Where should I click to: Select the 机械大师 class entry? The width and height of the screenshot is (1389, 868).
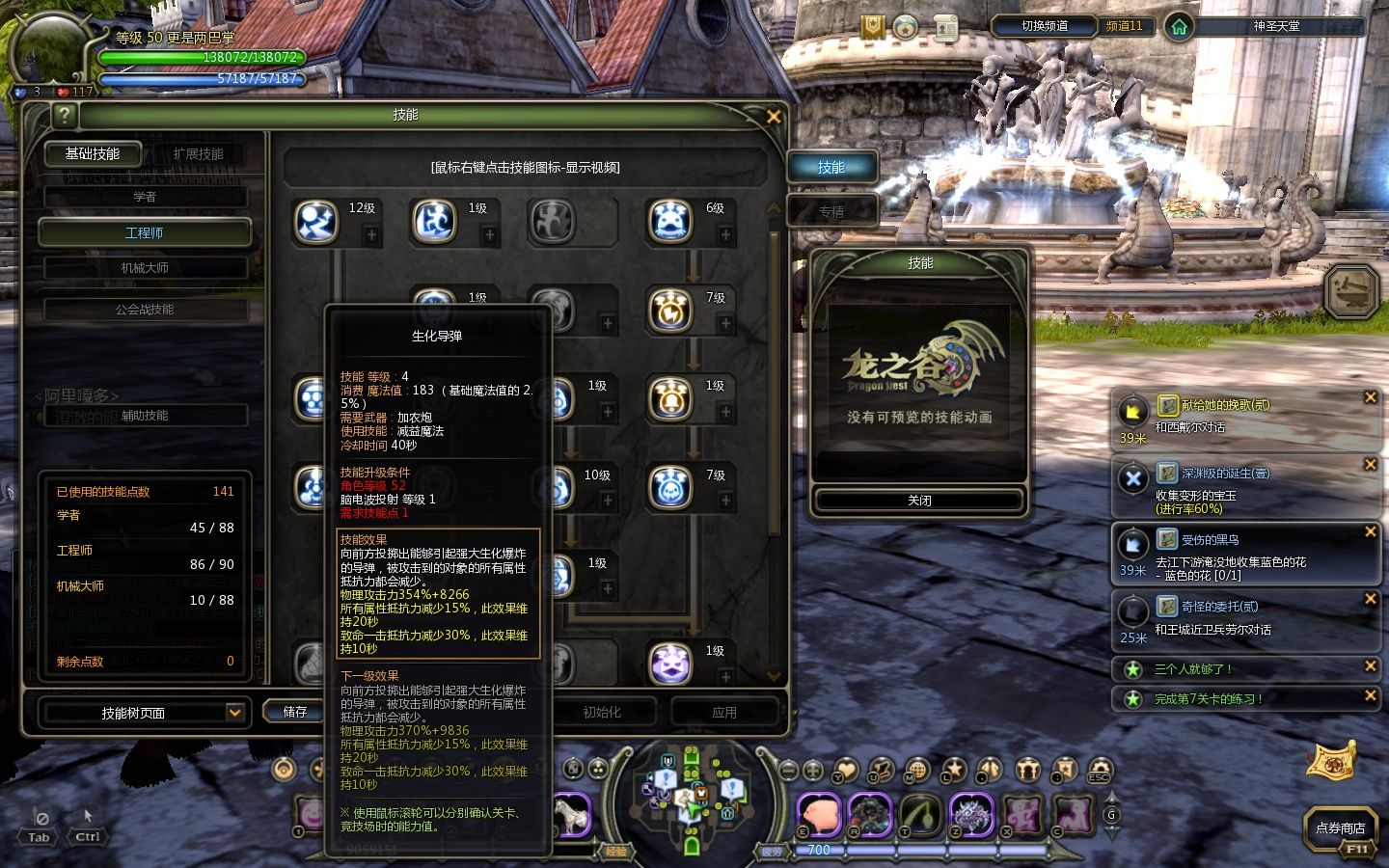point(145,267)
